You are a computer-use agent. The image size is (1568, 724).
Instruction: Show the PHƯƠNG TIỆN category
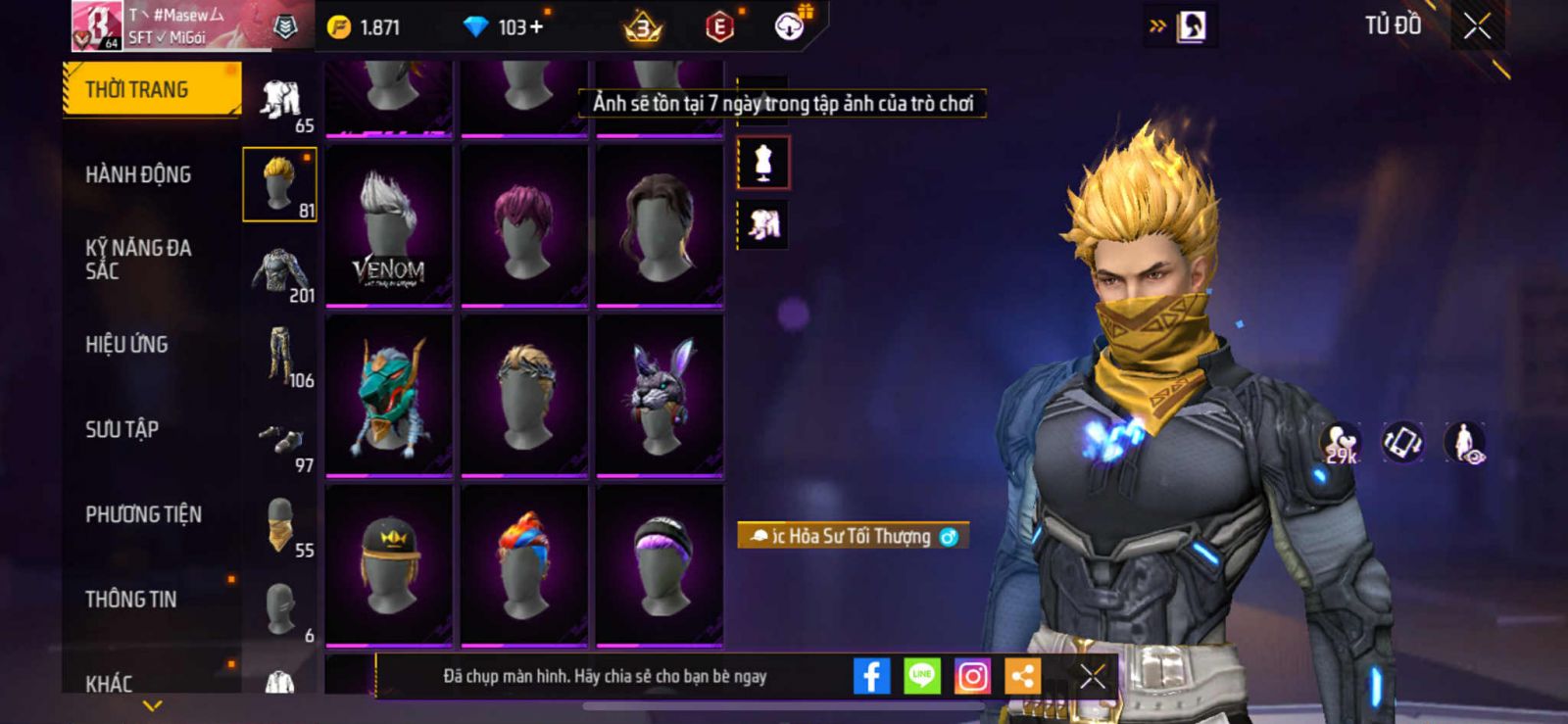point(143,514)
